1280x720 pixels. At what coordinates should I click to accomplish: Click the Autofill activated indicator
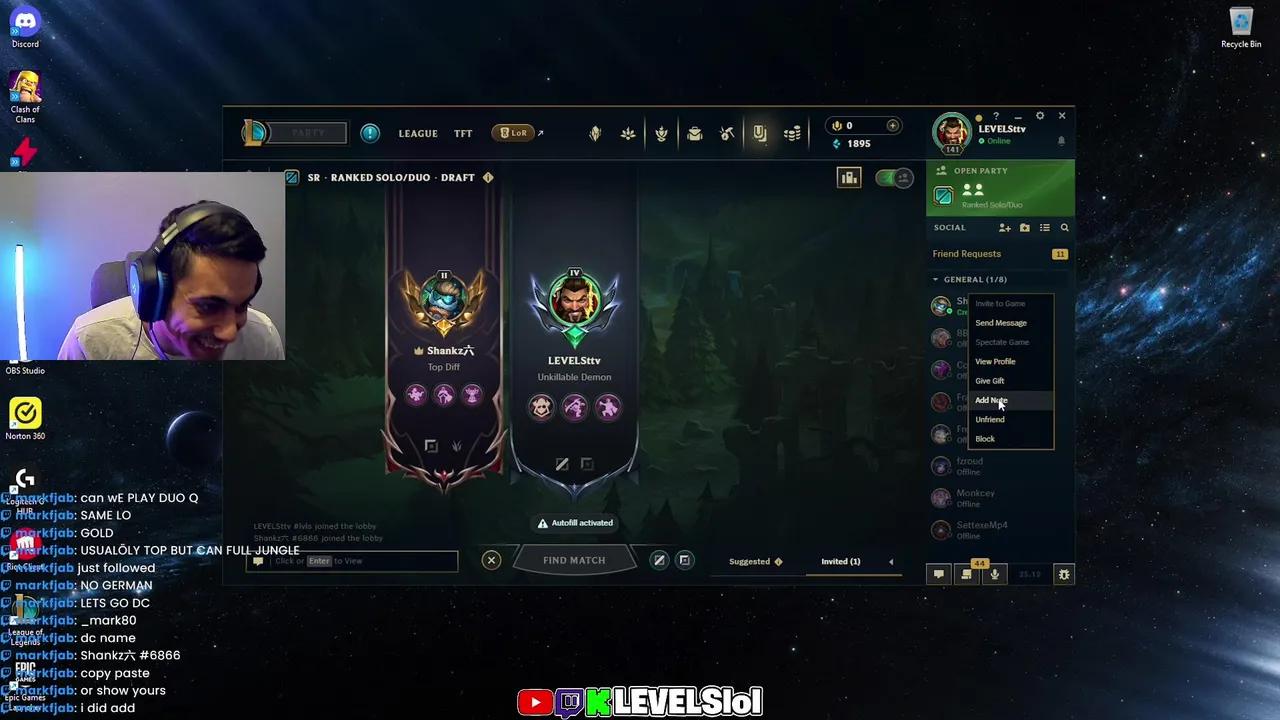(575, 522)
